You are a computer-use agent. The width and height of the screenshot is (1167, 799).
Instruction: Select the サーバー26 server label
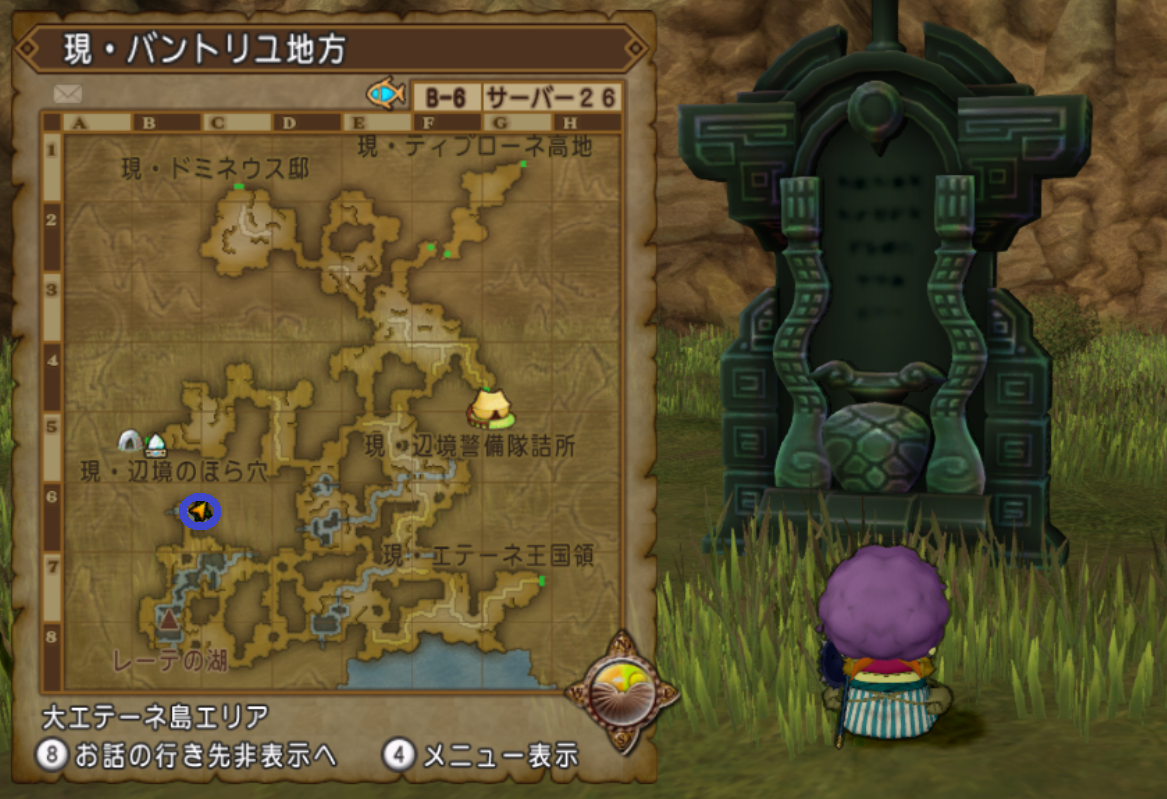(x=551, y=98)
